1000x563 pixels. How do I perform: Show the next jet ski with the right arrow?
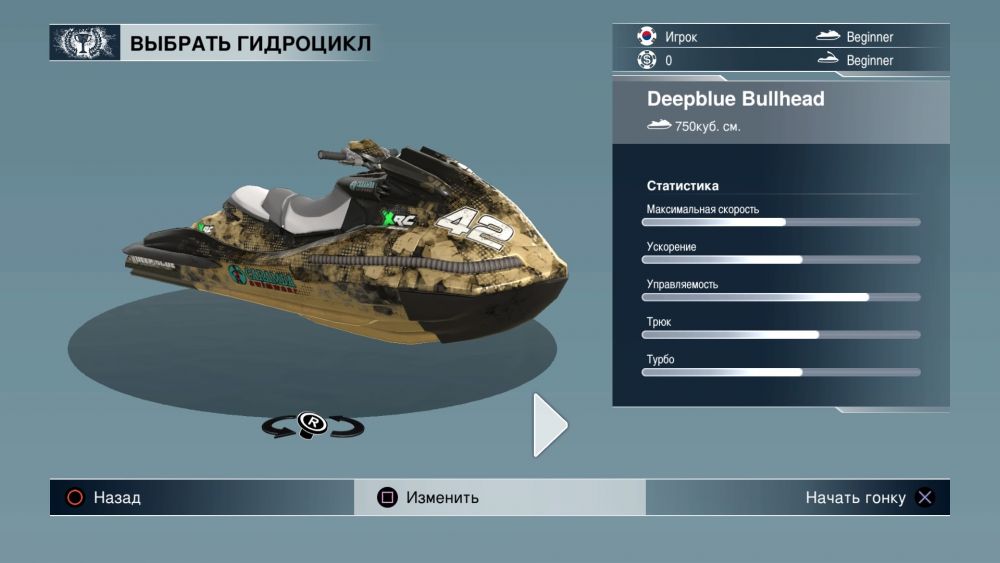(549, 425)
